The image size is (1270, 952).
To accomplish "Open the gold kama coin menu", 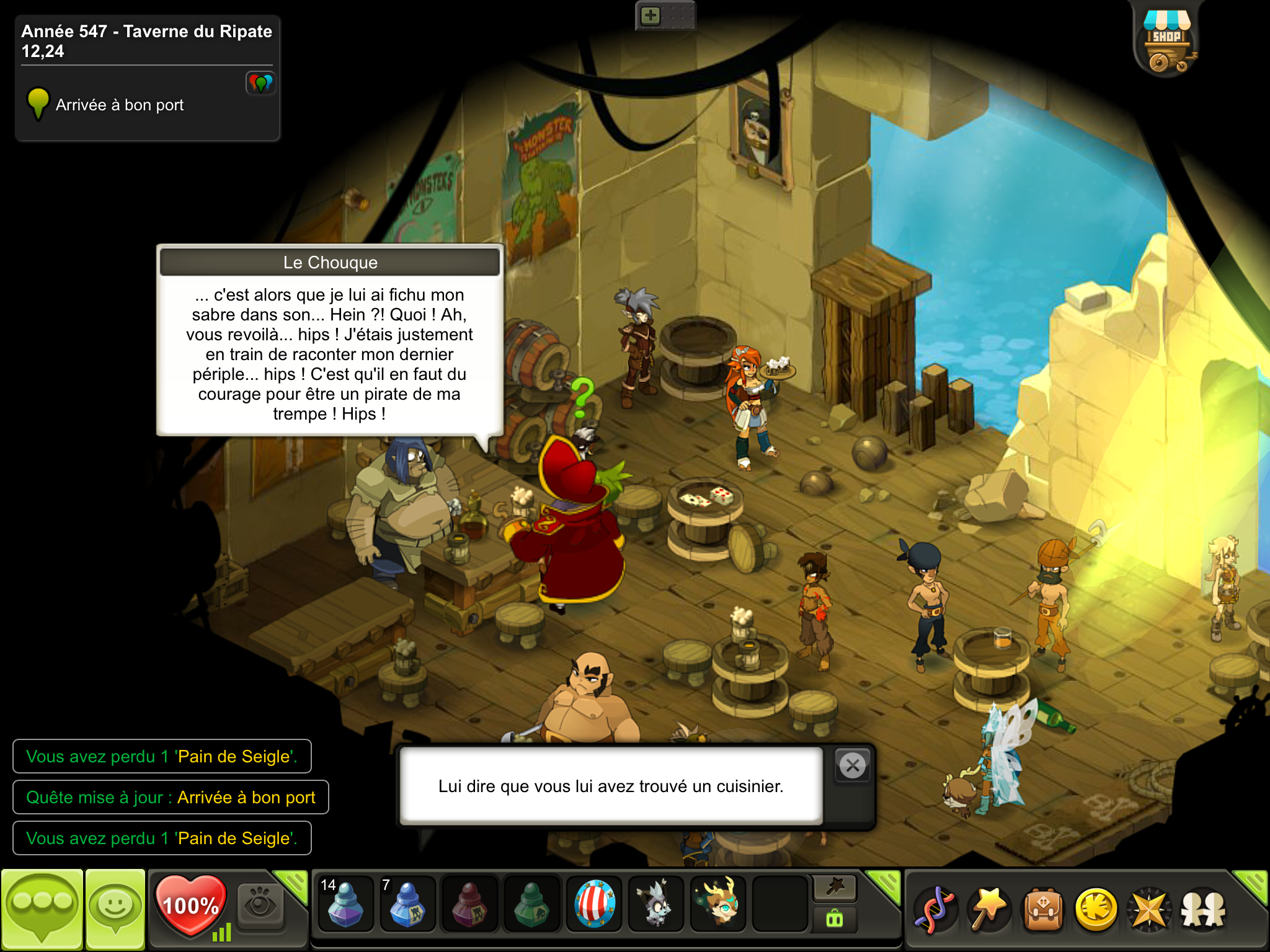I will click(x=1096, y=909).
